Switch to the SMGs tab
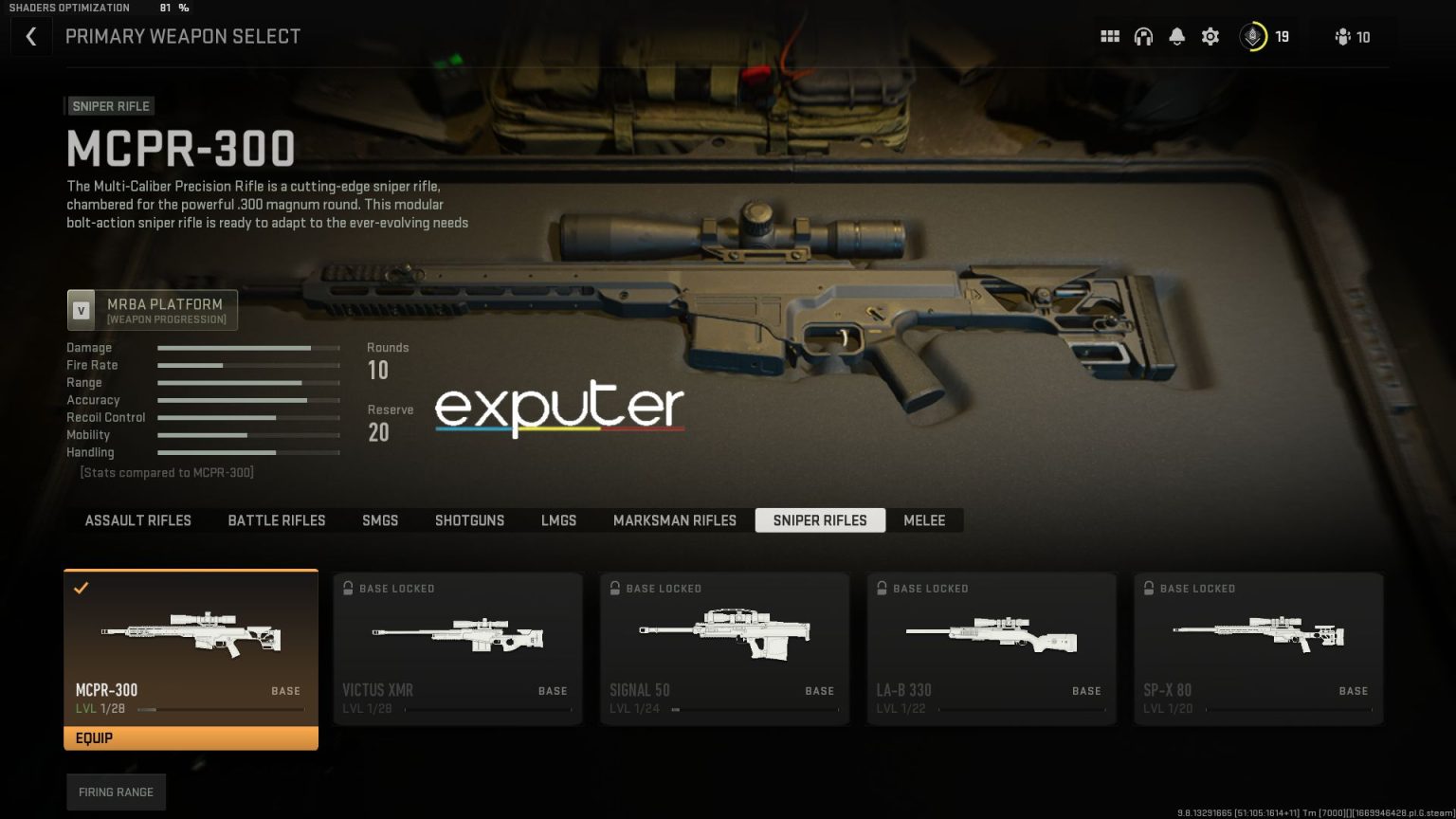The width and height of the screenshot is (1456, 819). [380, 520]
